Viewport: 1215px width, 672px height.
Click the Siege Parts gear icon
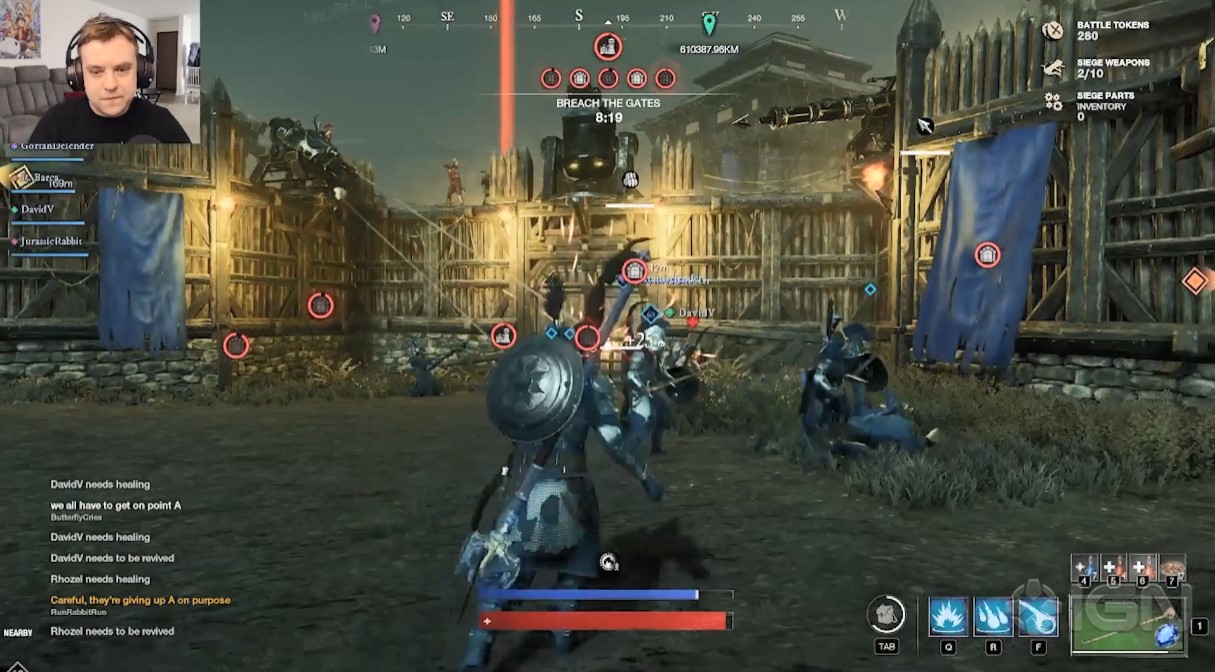tap(1053, 101)
